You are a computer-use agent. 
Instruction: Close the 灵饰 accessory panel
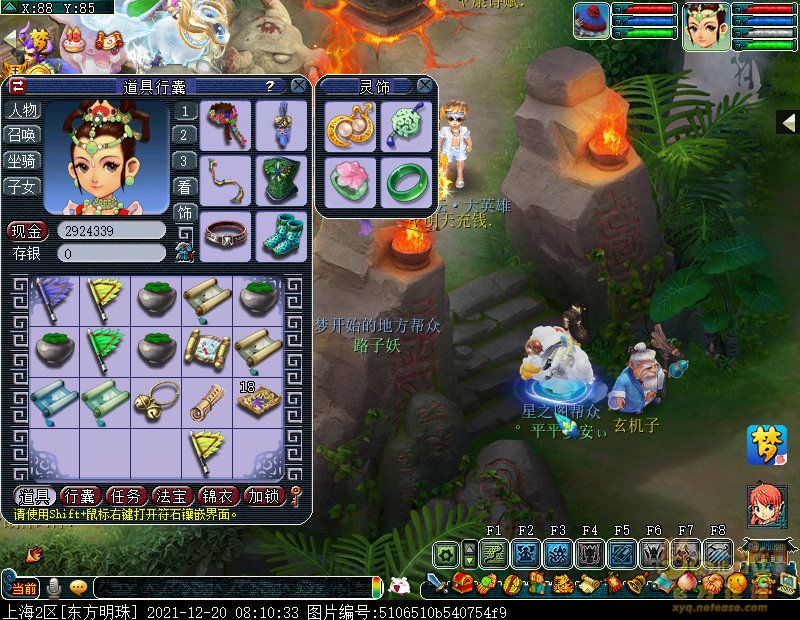click(x=425, y=87)
